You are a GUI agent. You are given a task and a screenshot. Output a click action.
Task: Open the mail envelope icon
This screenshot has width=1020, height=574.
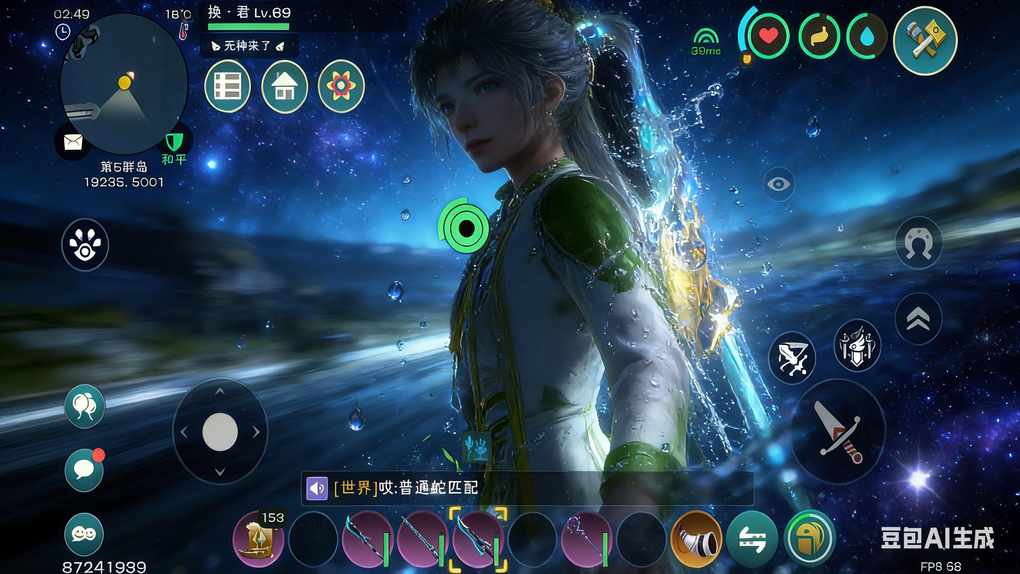pos(73,141)
